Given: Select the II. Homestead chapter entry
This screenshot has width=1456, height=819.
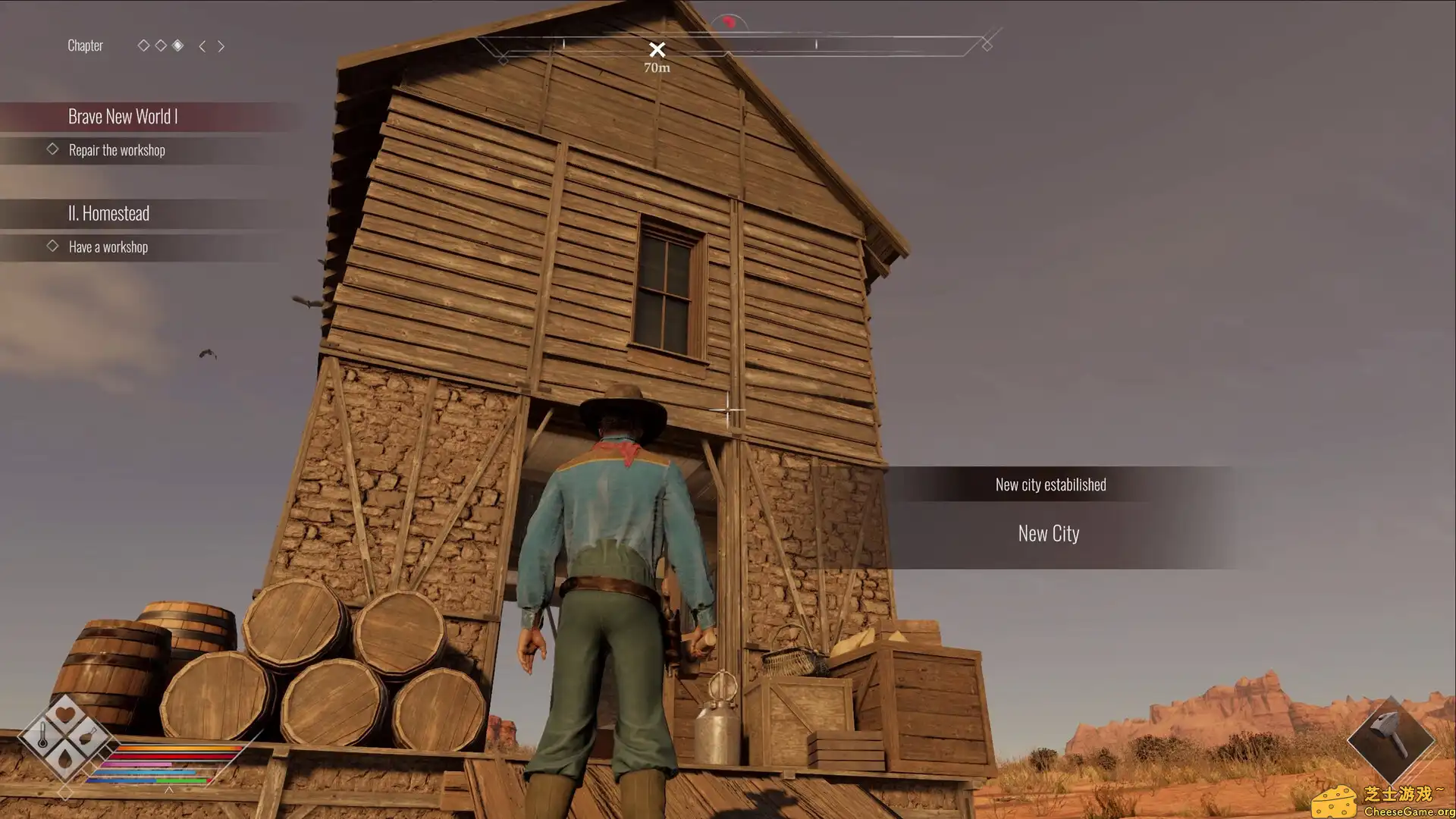Looking at the screenshot, I should pos(109,213).
